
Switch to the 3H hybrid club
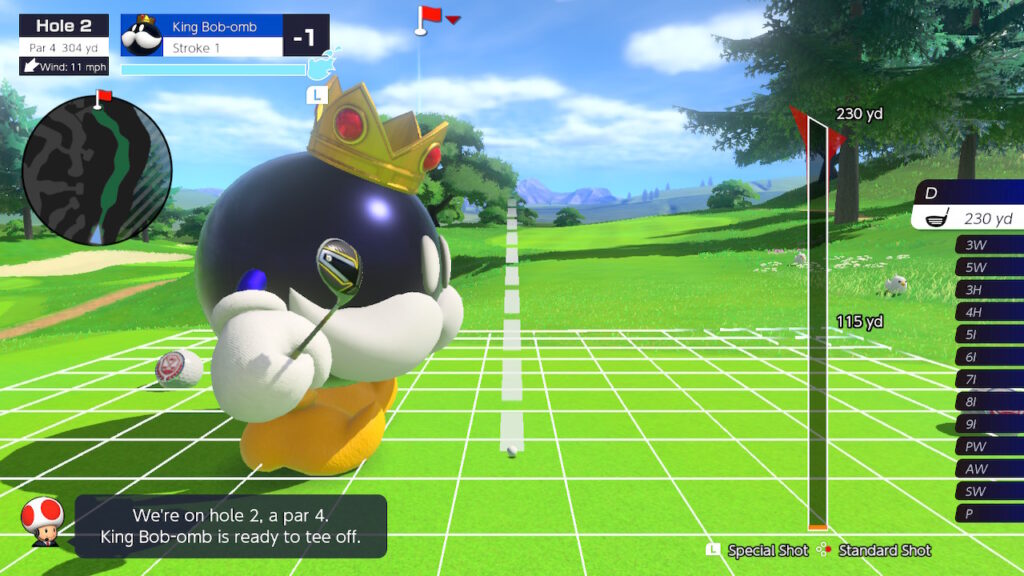988,290
